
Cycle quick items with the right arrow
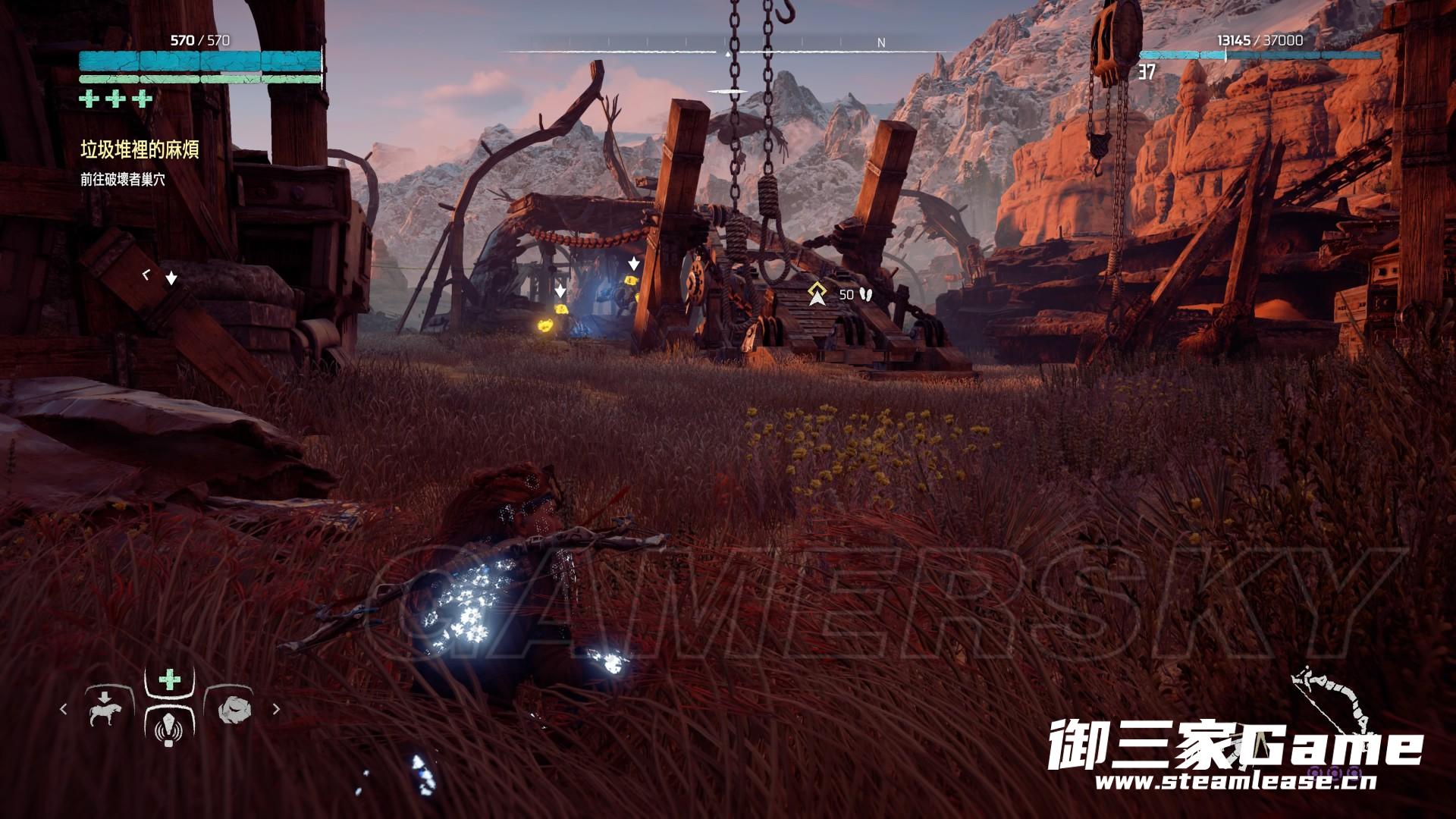point(276,709)
